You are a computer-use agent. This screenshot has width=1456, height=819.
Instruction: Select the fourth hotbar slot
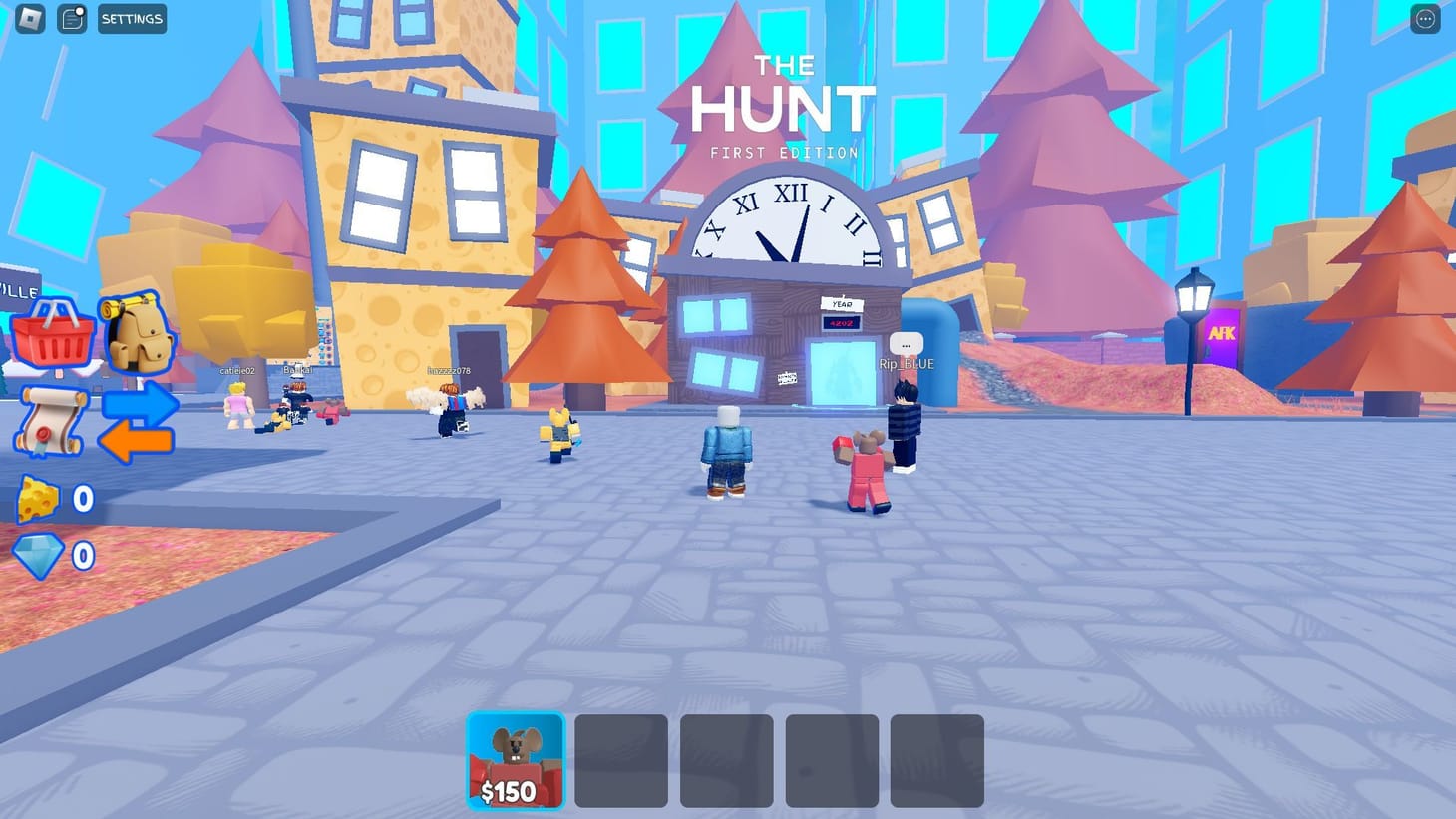(832, 760)
